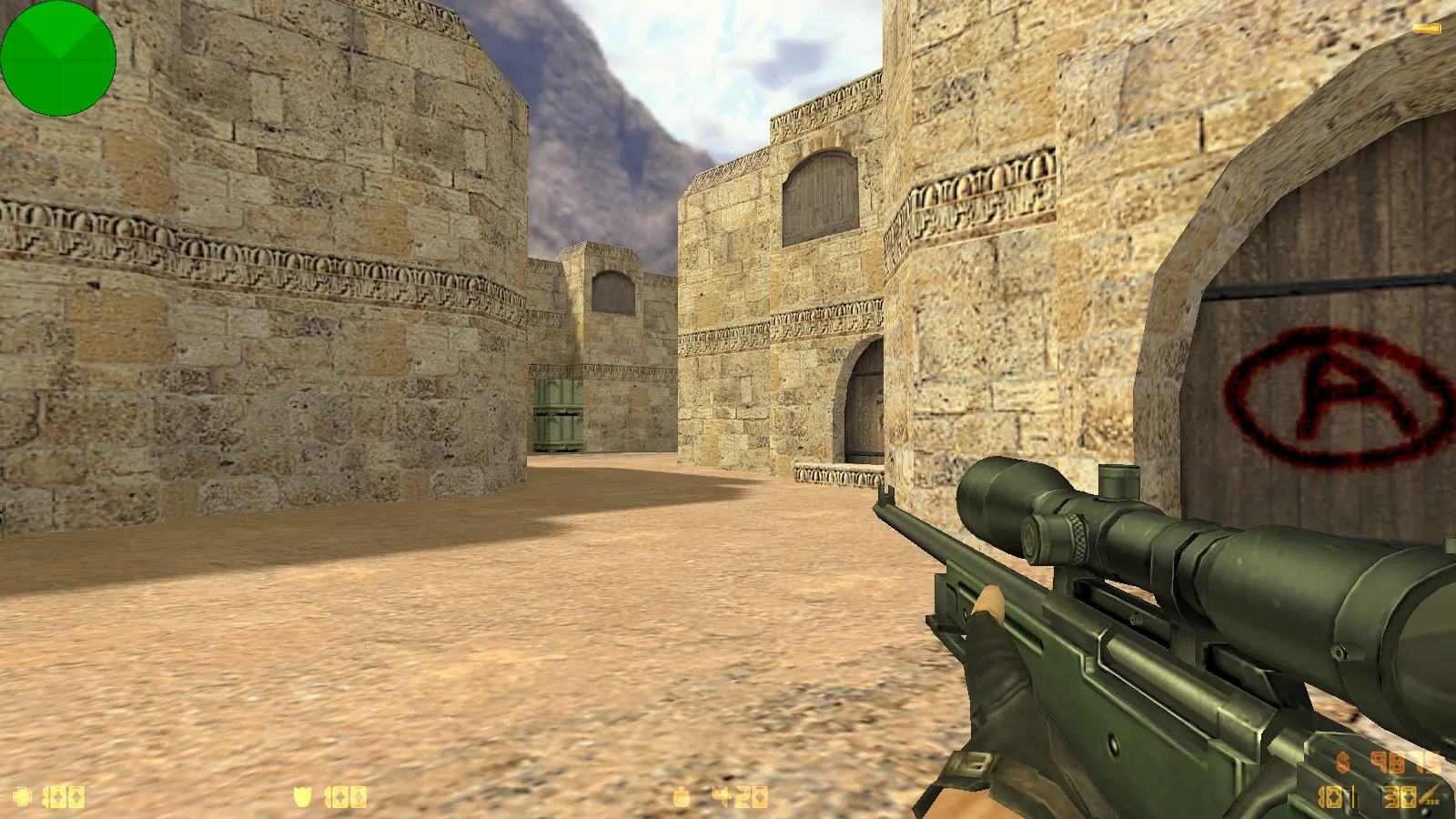Click the green circular radar

coord(58,58)
